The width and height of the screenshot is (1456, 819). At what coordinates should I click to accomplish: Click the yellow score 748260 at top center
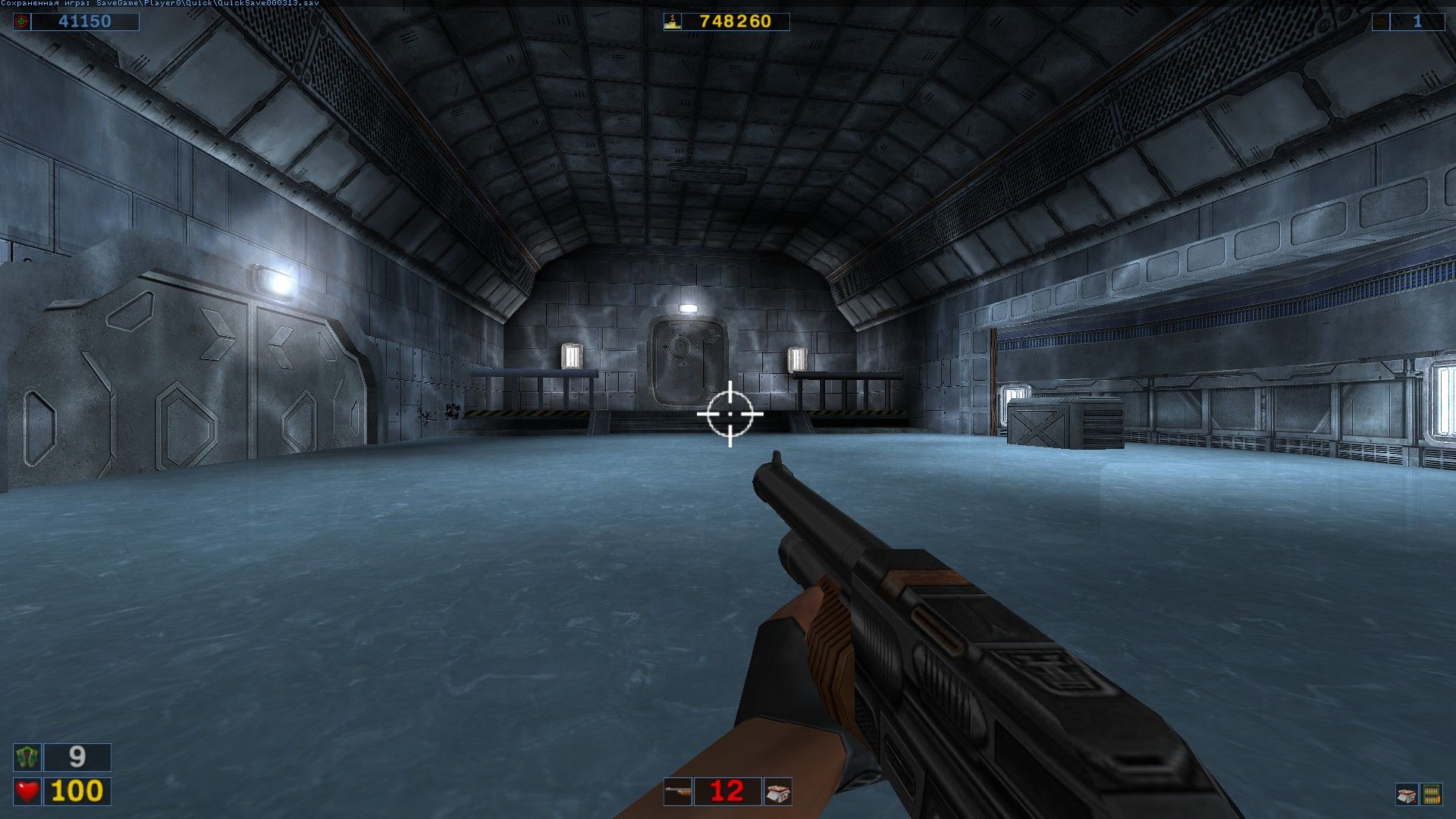click(738, 22)
